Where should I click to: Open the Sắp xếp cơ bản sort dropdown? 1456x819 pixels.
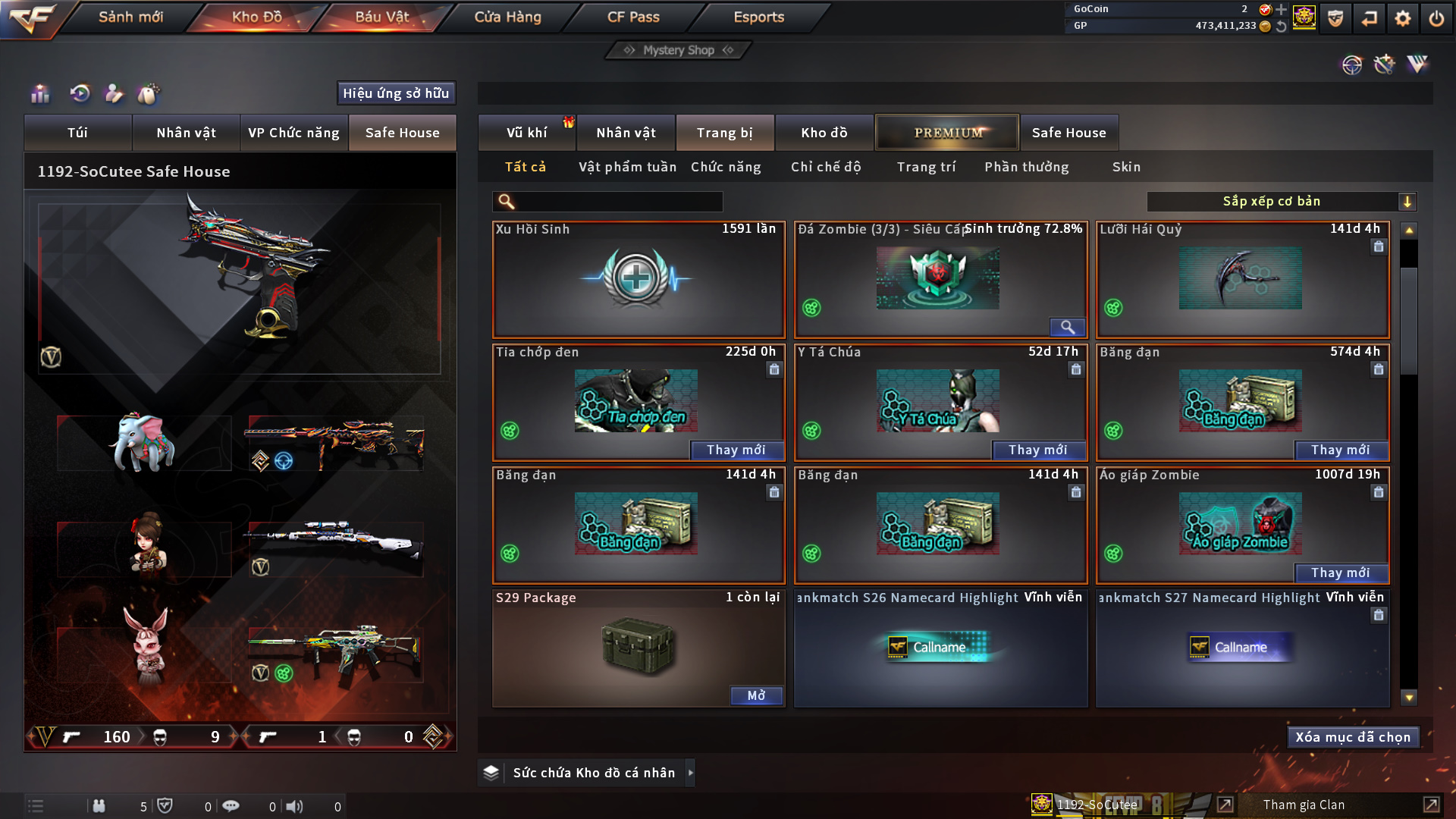click(x=1281, y=202)
